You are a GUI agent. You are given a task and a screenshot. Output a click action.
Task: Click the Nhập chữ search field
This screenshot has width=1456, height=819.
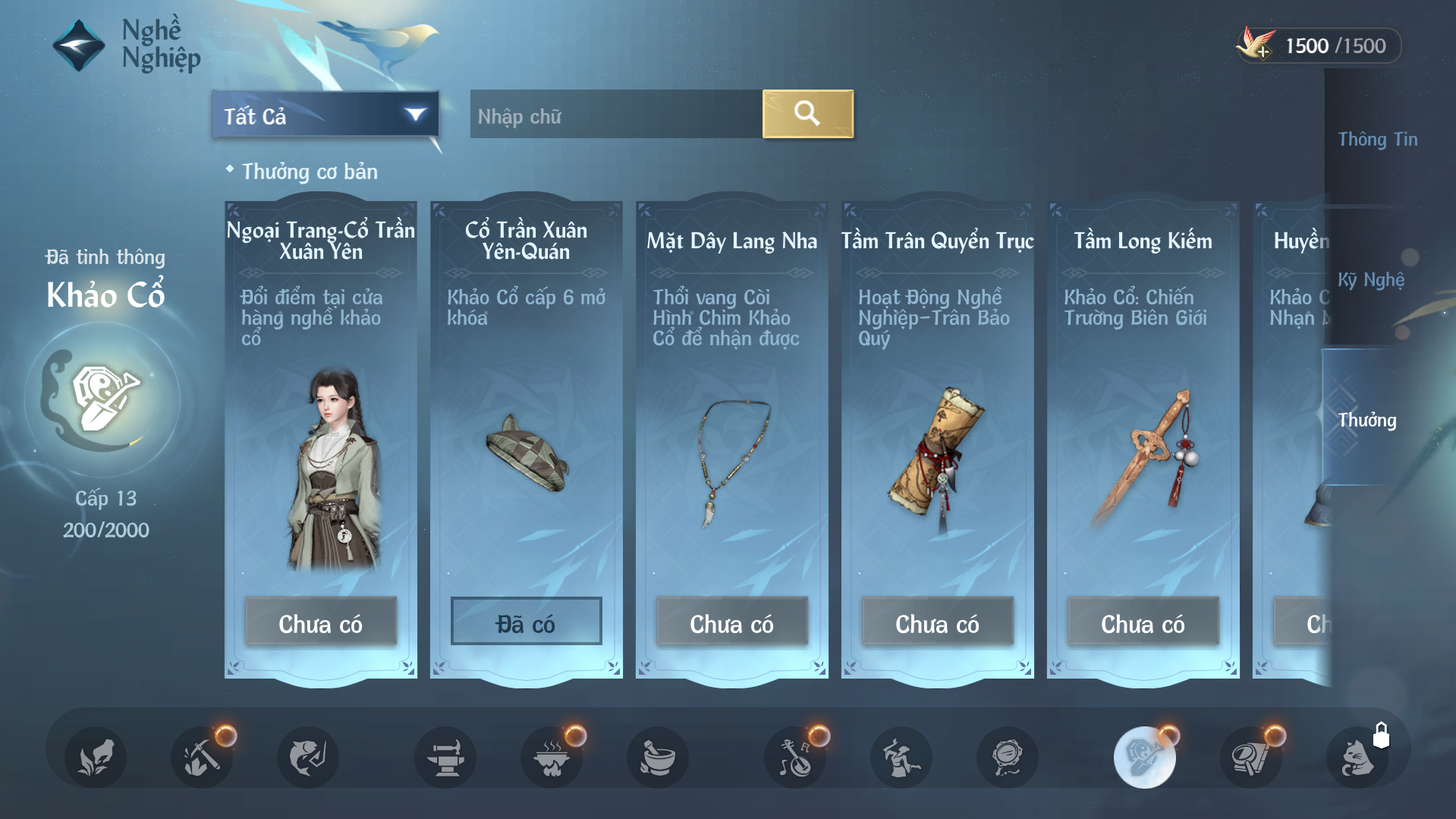click(x=615, y=115)
